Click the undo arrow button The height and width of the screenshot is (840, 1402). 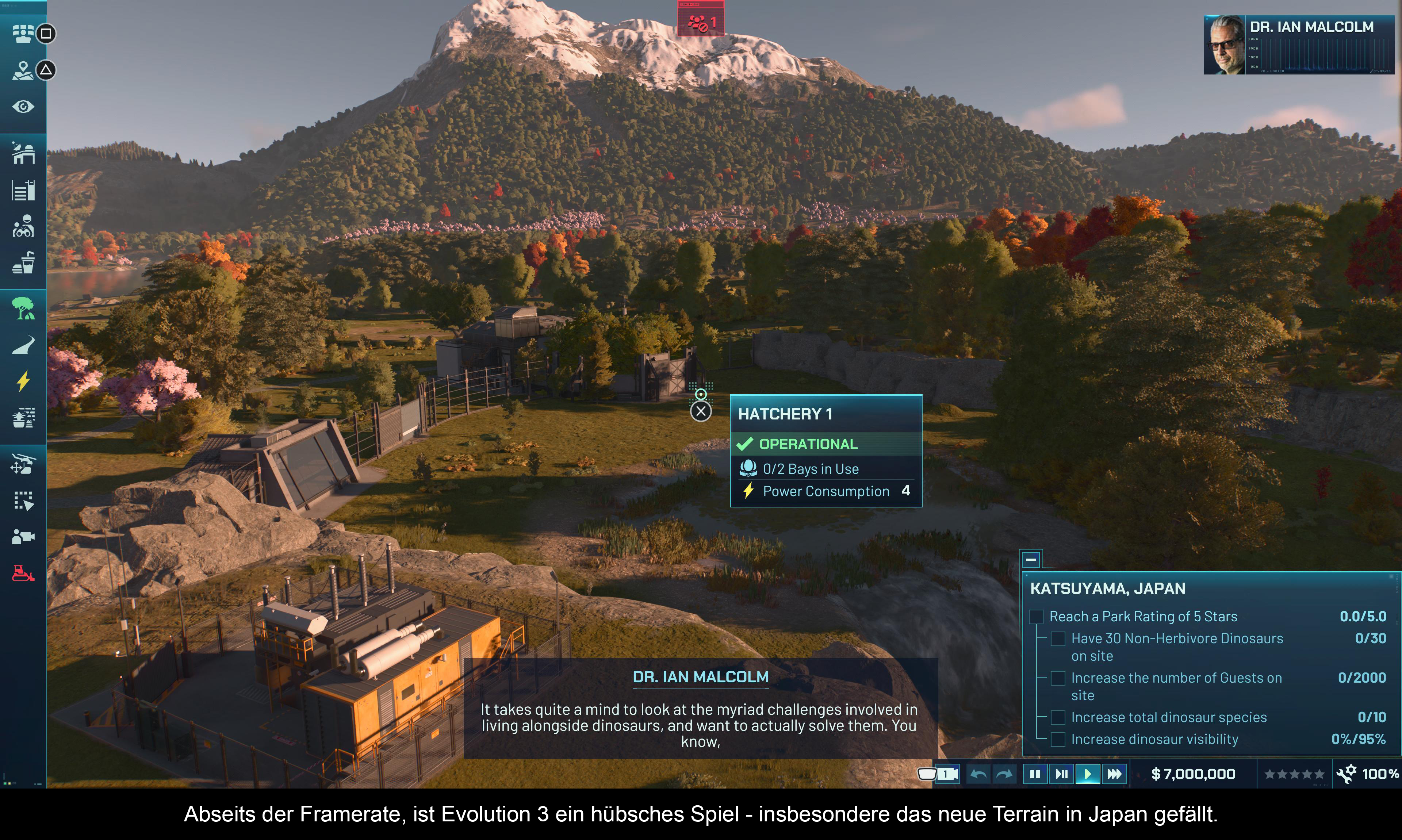[x=978, y=774]
